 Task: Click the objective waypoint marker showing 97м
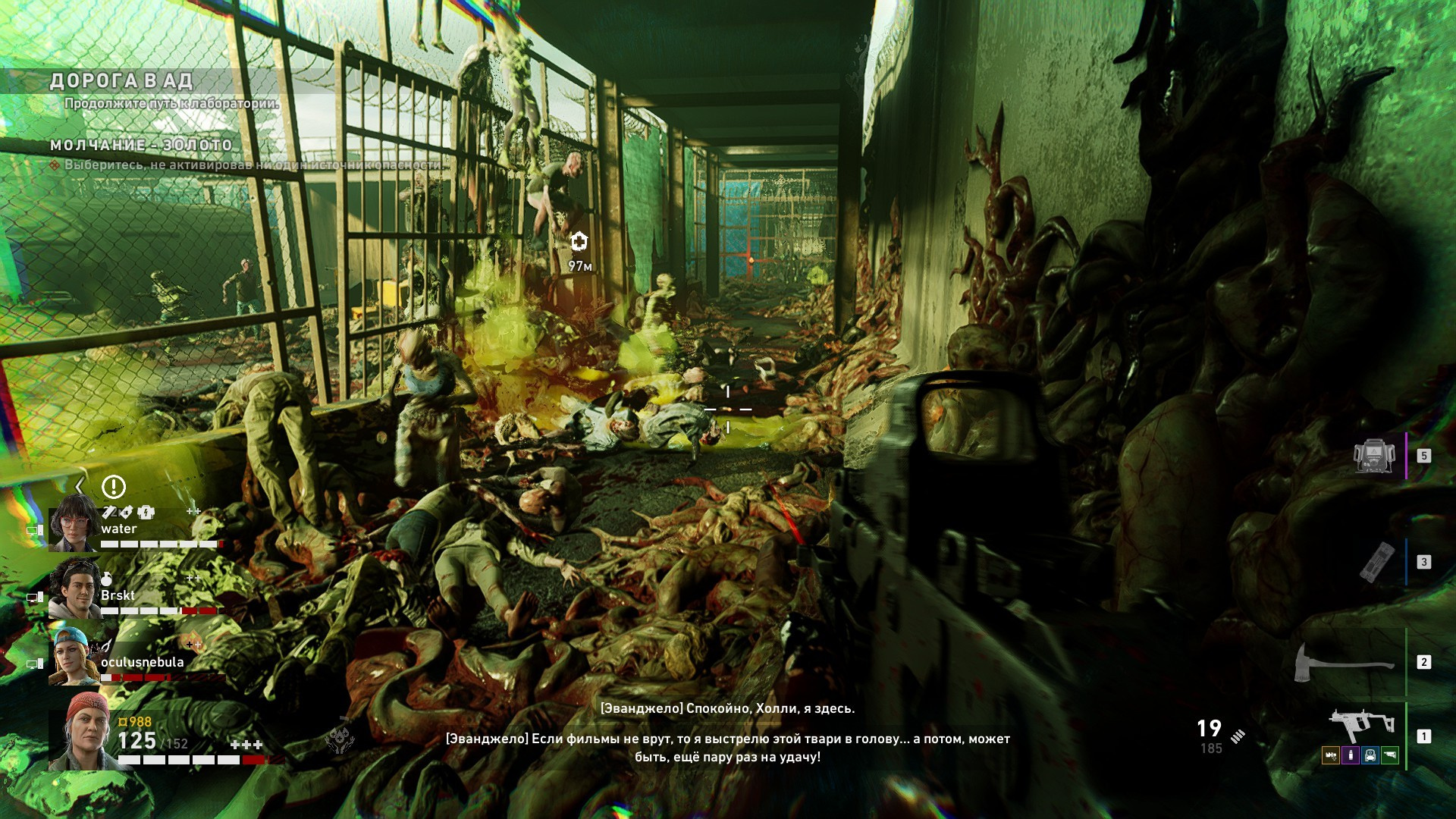pos(579,242)
